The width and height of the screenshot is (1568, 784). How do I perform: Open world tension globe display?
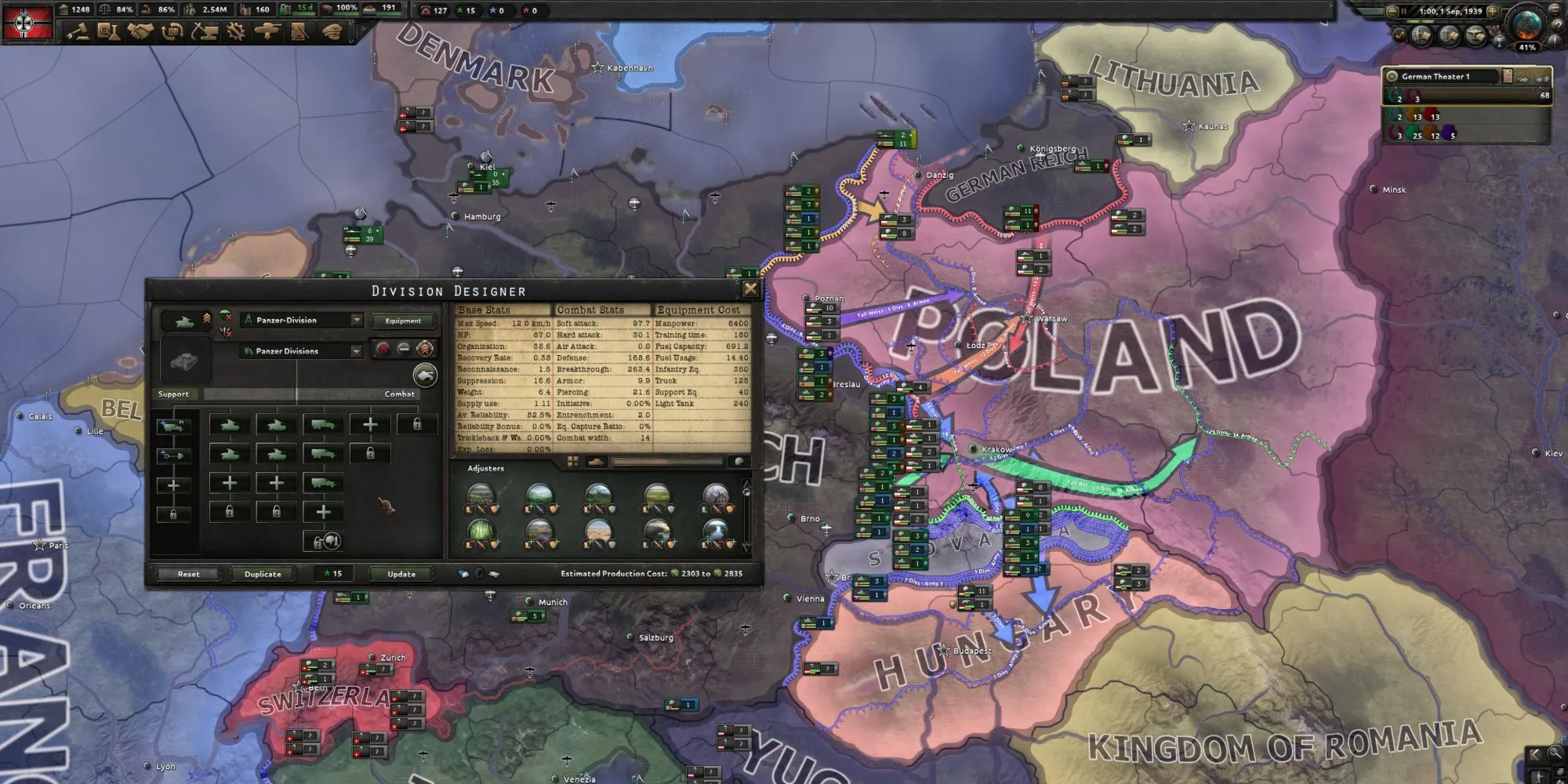pyautogui.click(x=1526, y=25)
